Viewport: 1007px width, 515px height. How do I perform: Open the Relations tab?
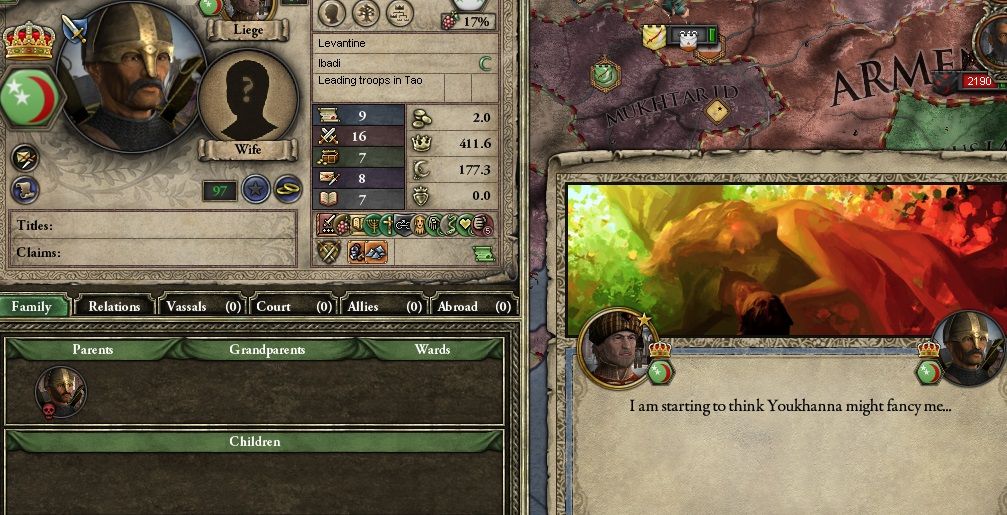[114, 306]
